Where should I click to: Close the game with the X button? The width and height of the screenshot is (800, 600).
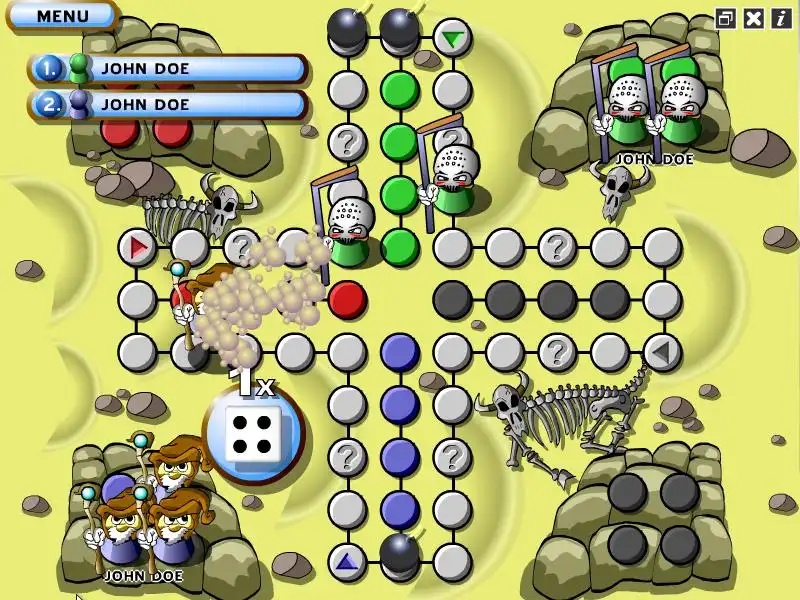pos(754,18)
